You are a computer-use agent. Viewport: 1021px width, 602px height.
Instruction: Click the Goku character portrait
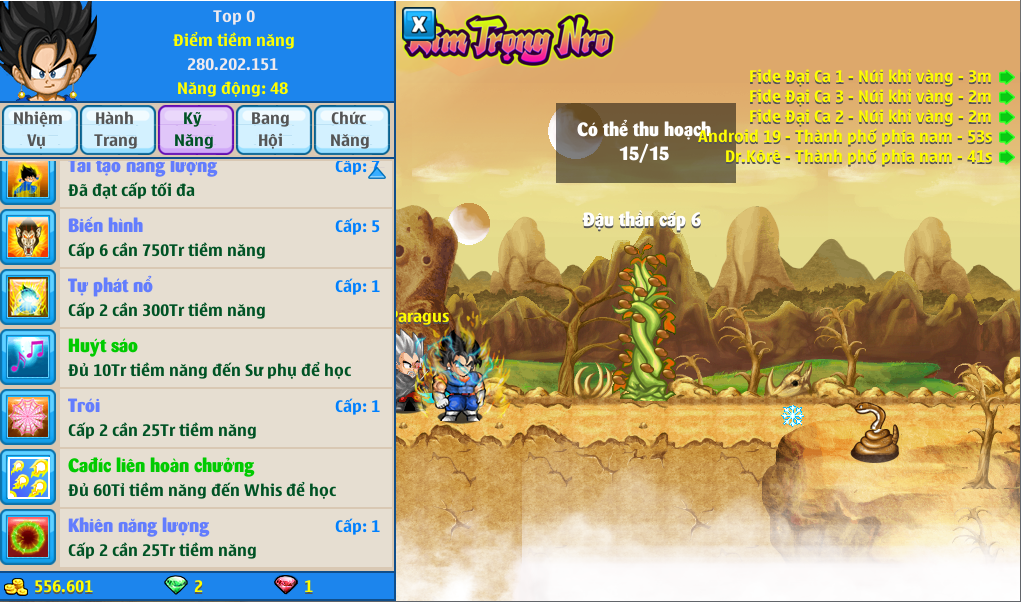(x=47, y=52)
